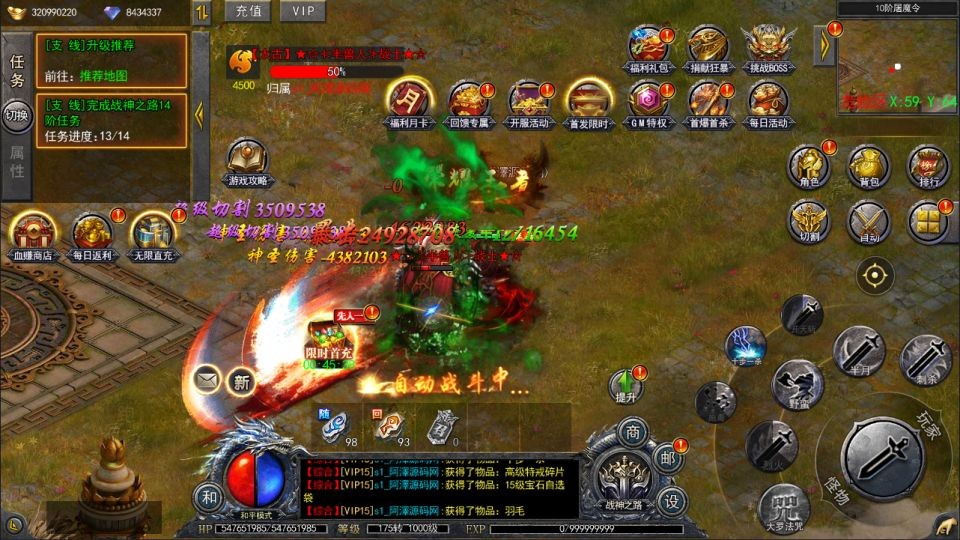Image resolution: width=960 pixels, height=540 pixels.
Task: Collapse the quest panel with the arrow tab
Action: [x=200, y=114]
